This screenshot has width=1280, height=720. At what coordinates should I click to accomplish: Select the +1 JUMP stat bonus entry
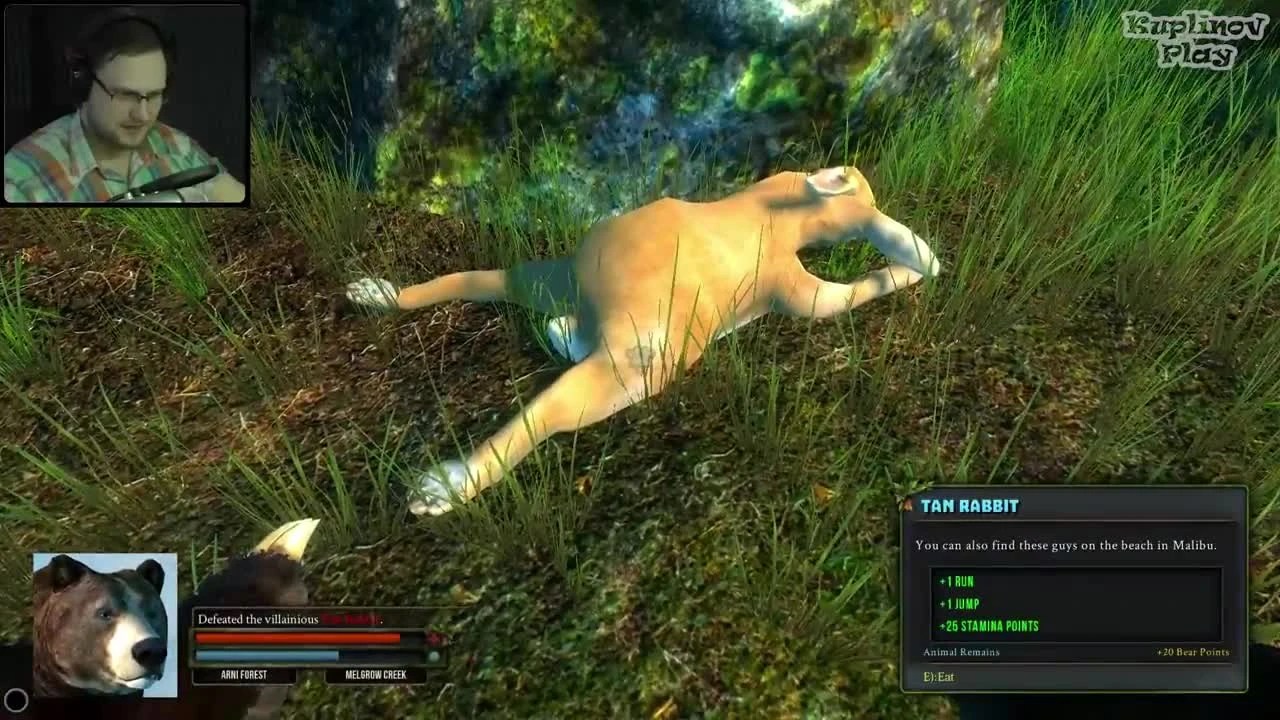(x=958, y=603)
